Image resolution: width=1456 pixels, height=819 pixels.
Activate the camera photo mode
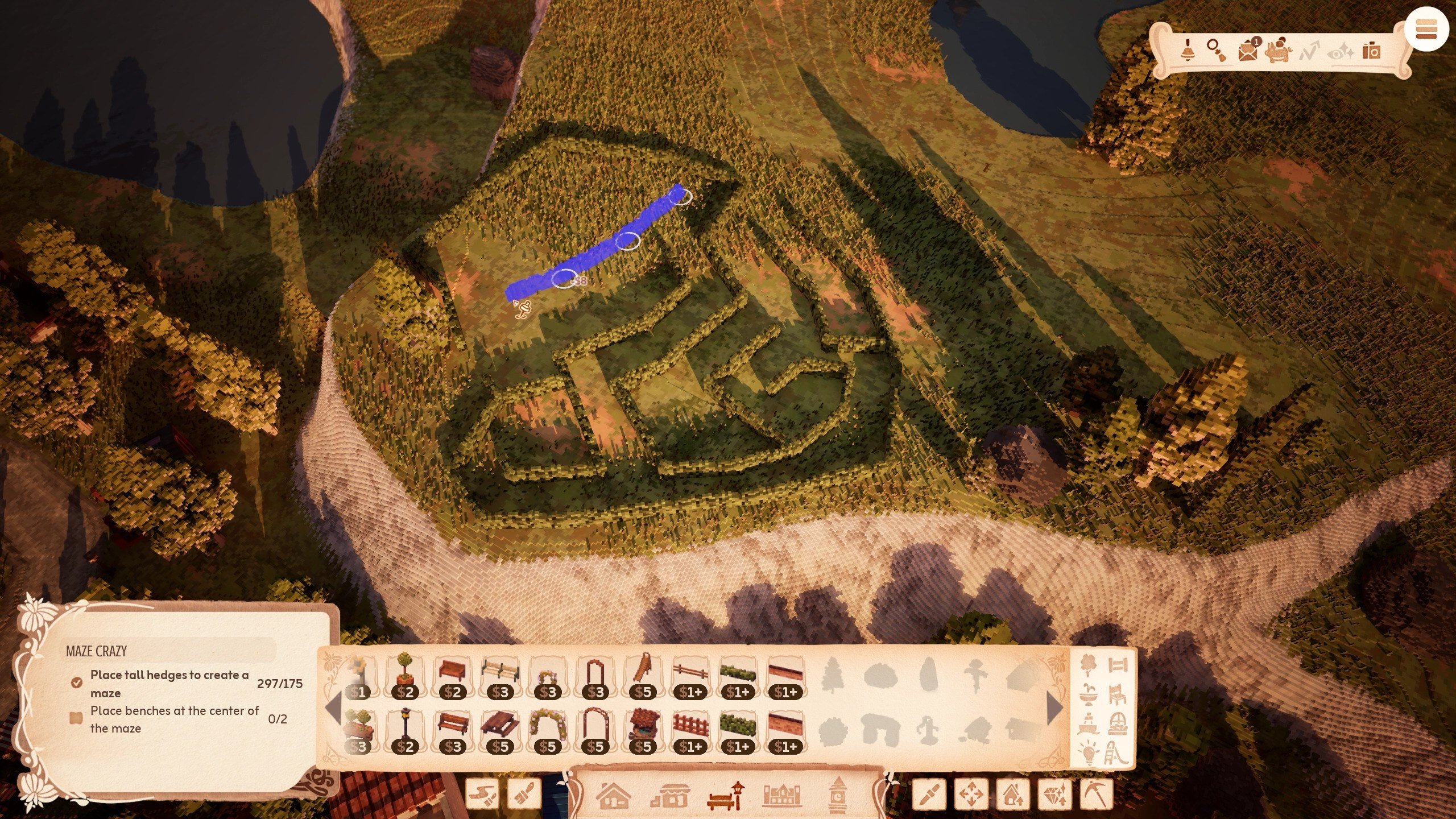pos(1371,51)
